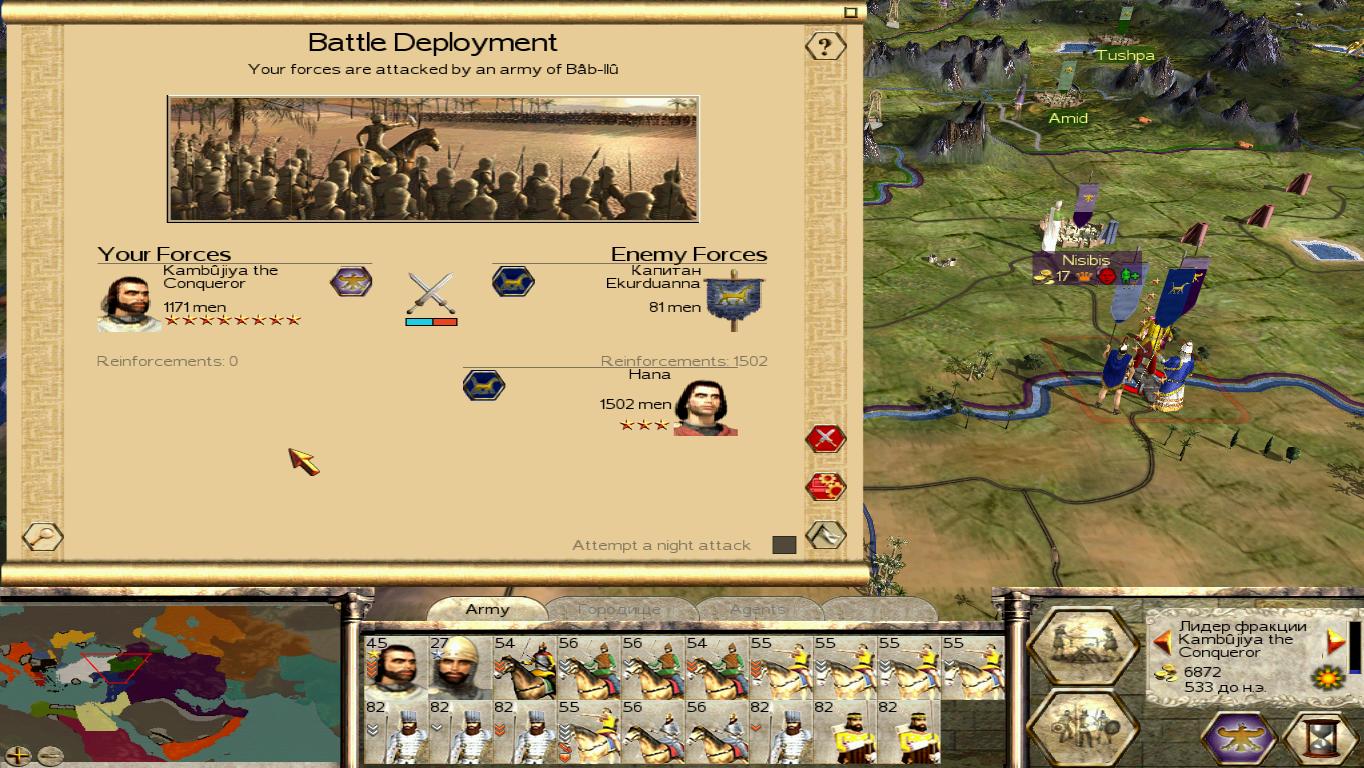
Task: Auto-resolve the battle with the gears button
Action: tap(825, 487)
